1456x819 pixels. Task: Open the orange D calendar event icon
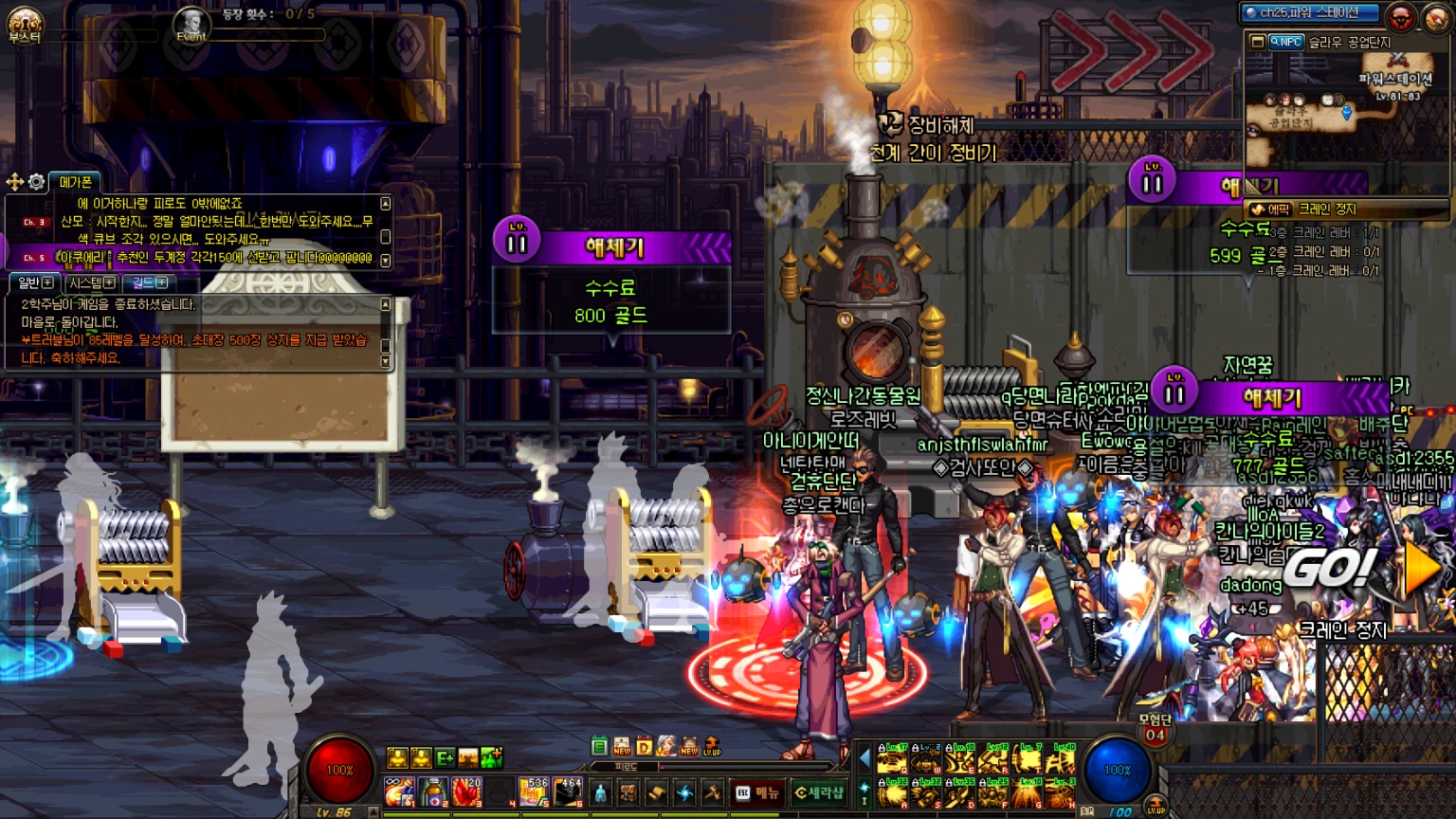click(645, 746)
